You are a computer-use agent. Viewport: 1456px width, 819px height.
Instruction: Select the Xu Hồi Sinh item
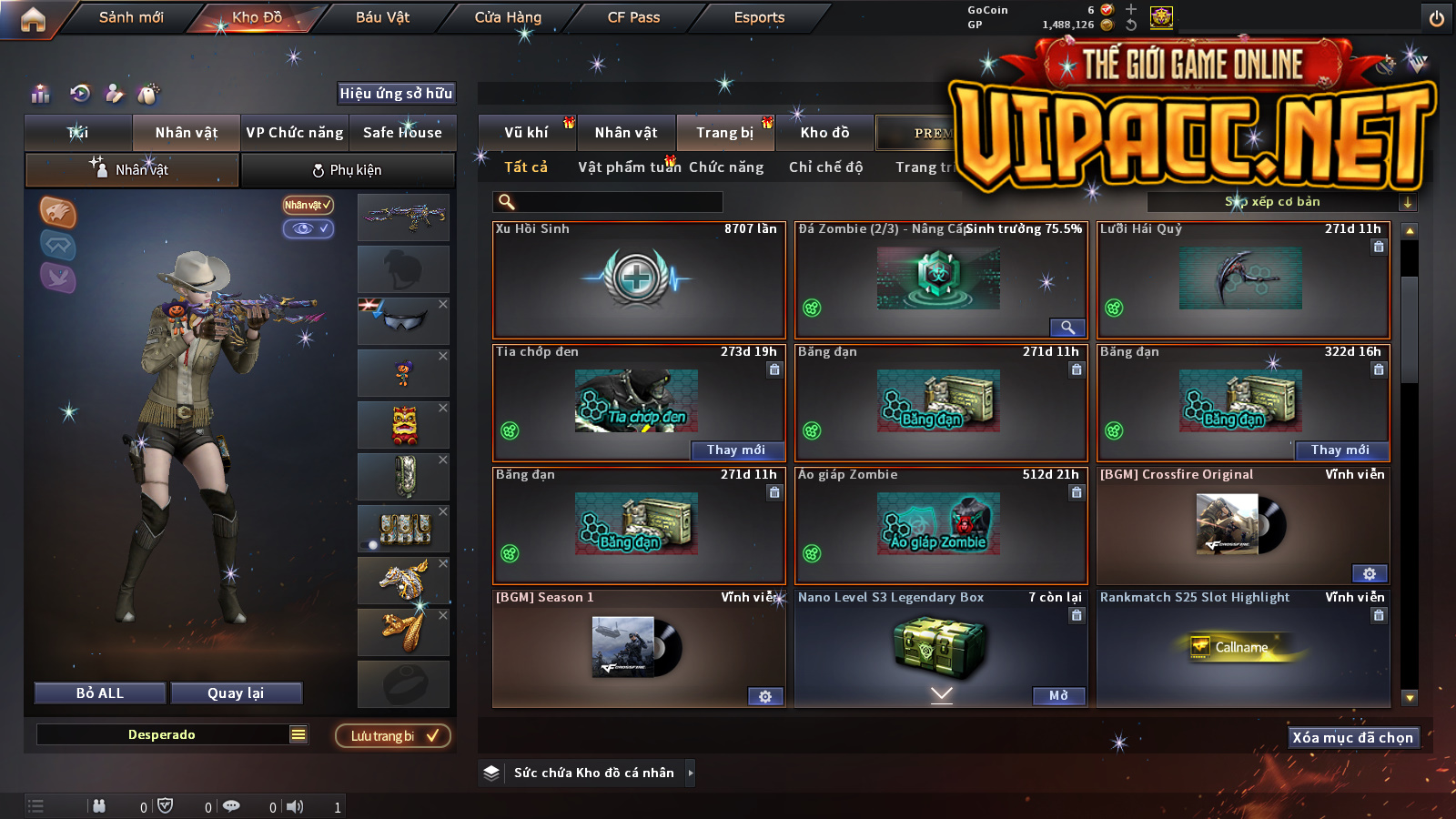638,279
